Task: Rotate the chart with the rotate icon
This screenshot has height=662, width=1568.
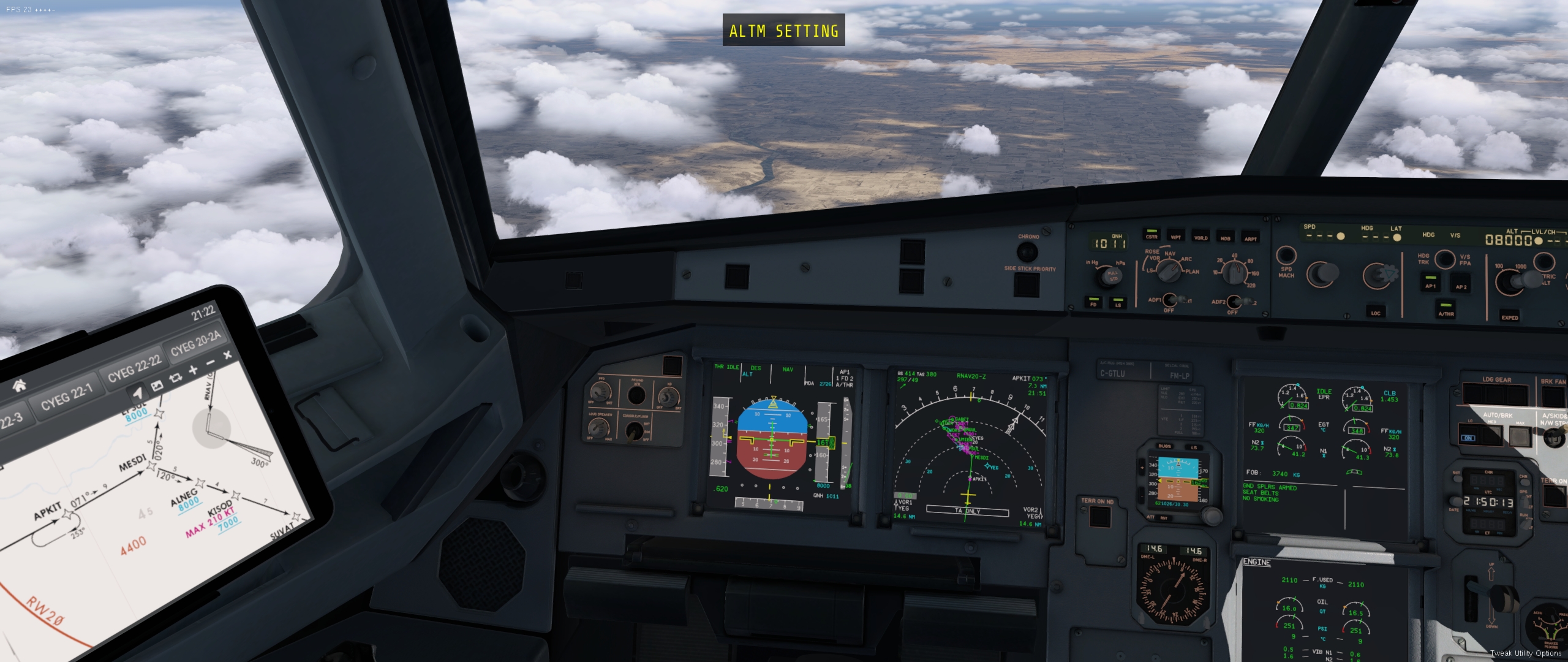Action: (175, 377)
